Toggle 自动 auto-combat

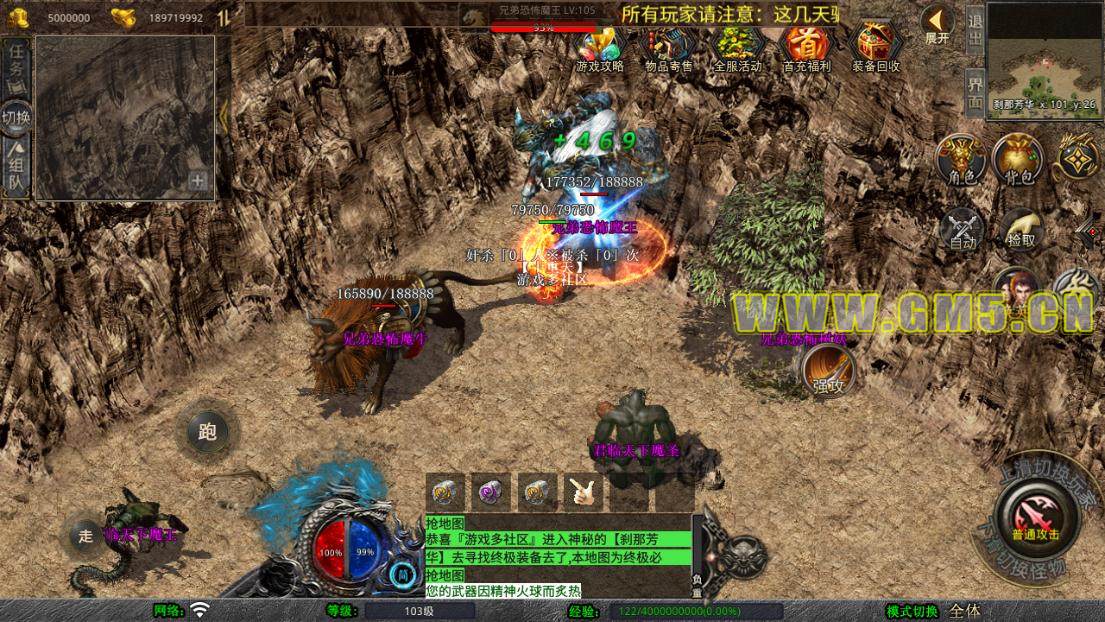[962, 229]
